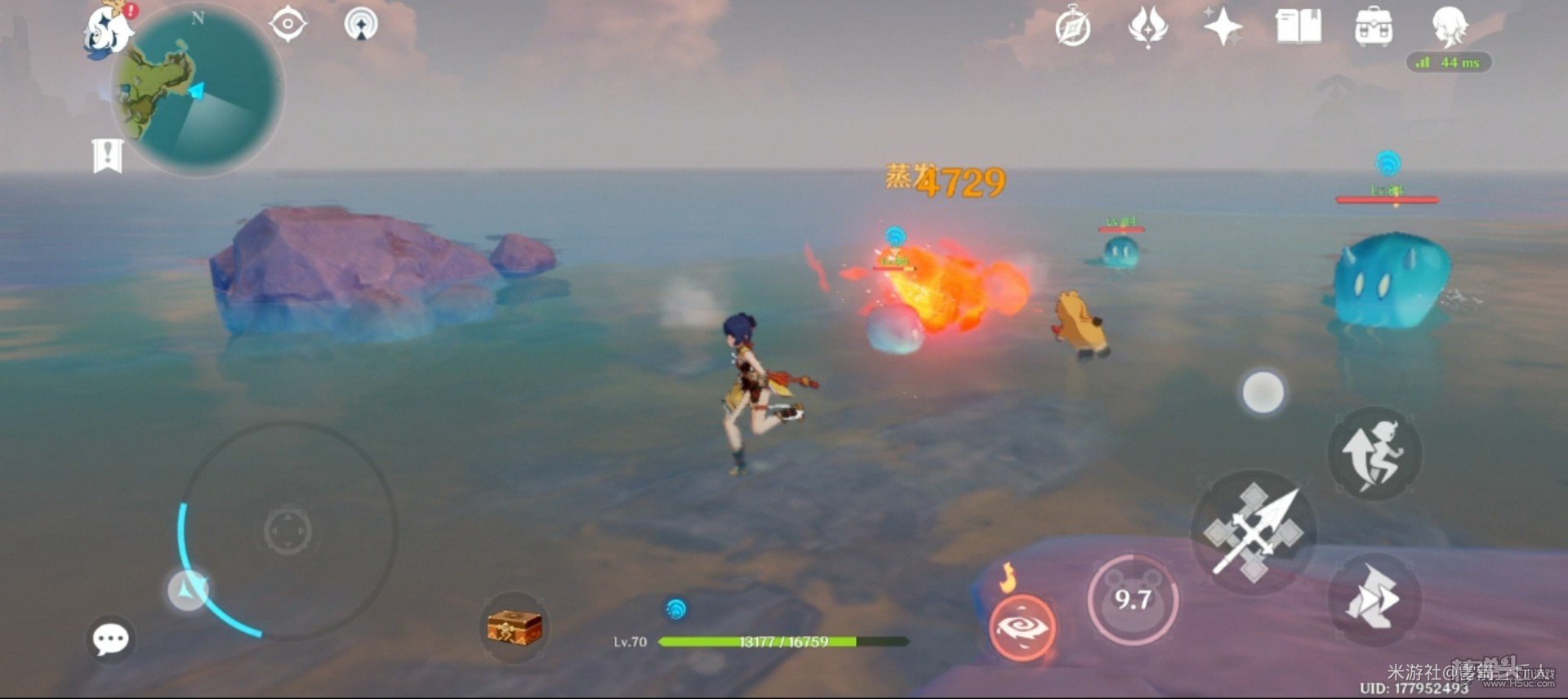Toggle the elemental sight eye icon
Screen dimensions: 1568x699
(287, 24)
